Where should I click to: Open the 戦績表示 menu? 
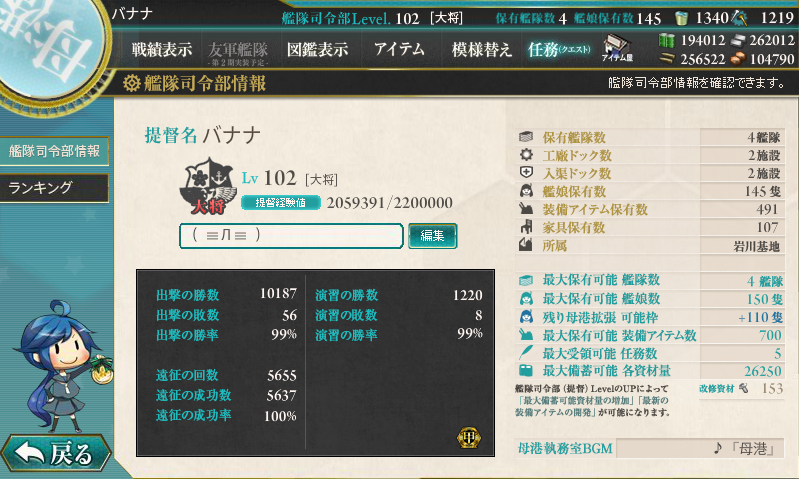tap(162, 49)
